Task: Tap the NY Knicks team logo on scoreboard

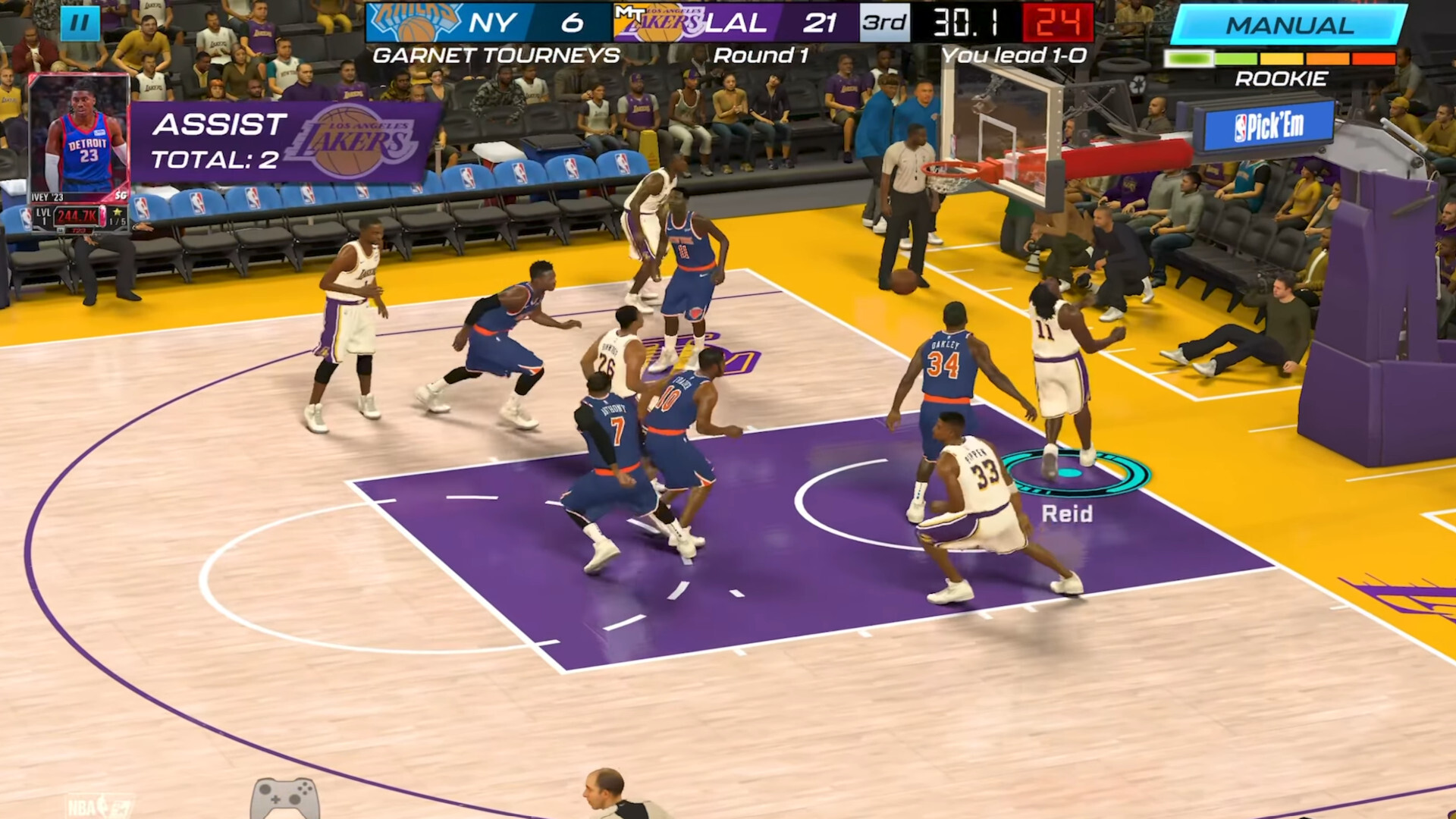Action: 416,21
